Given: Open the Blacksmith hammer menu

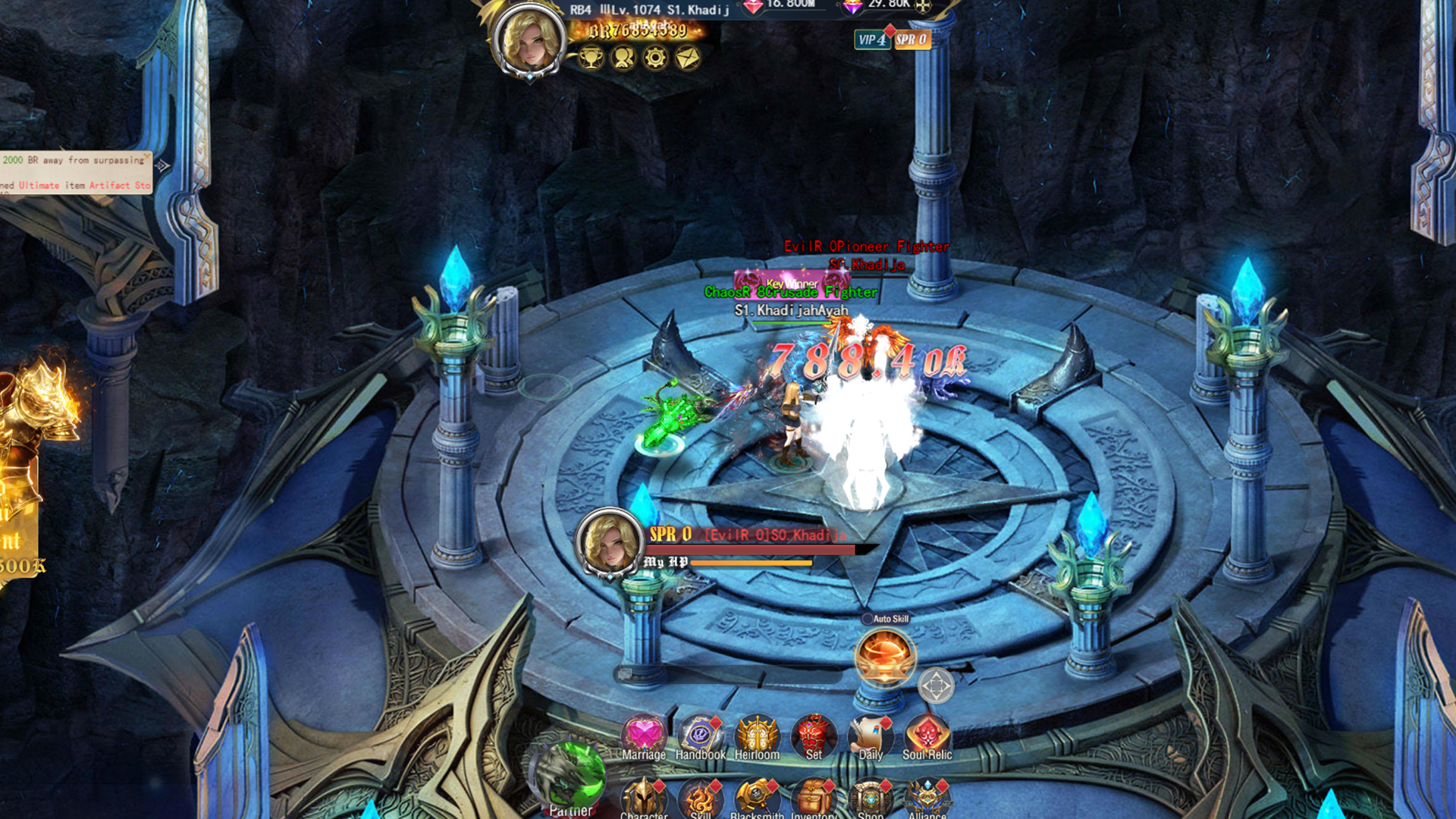Looking at the screenshot, I should pyautogui.click(x=757, y=798).
